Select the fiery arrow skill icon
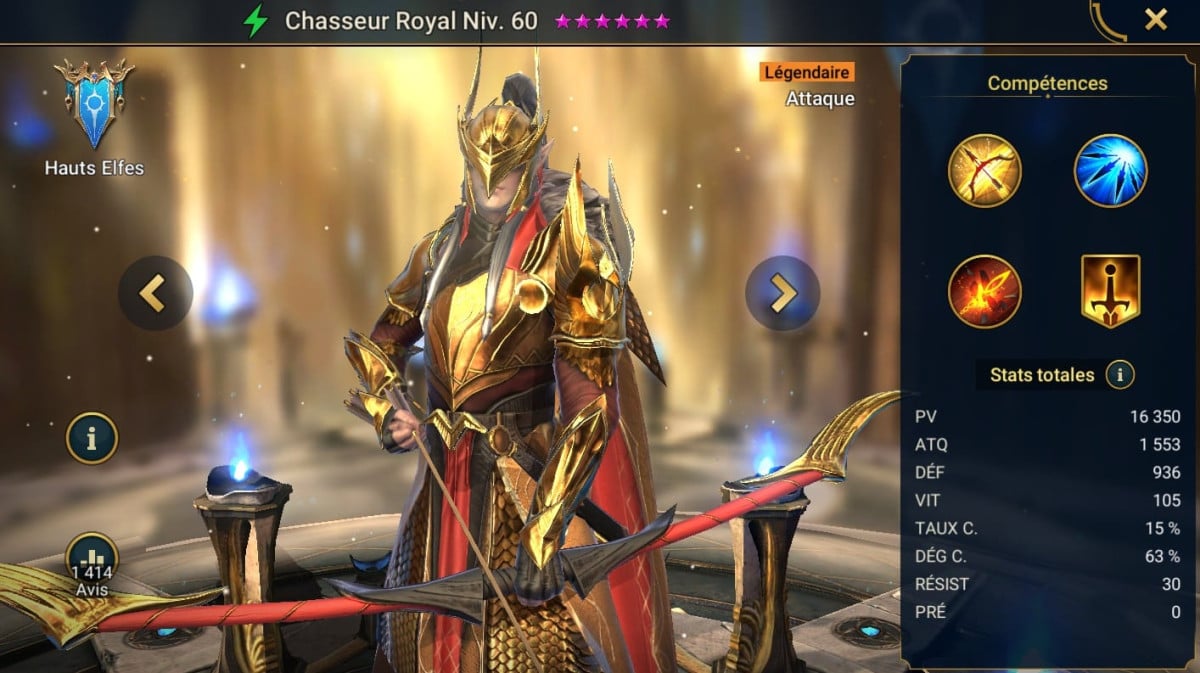1200x673 pixels. click(x=985, y=291)
